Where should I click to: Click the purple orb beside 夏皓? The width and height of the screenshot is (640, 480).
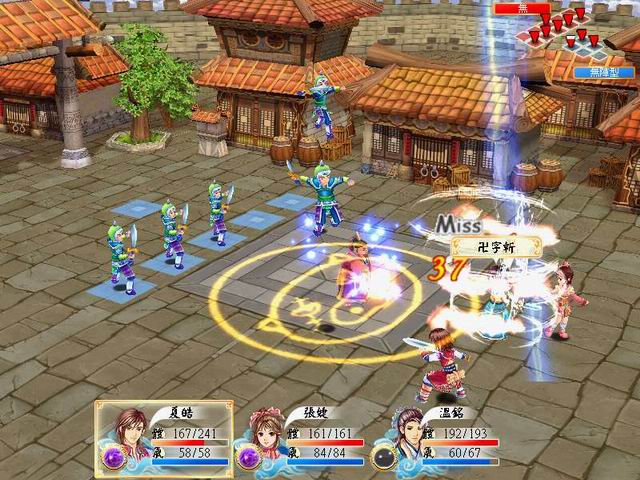coord(112,455)
